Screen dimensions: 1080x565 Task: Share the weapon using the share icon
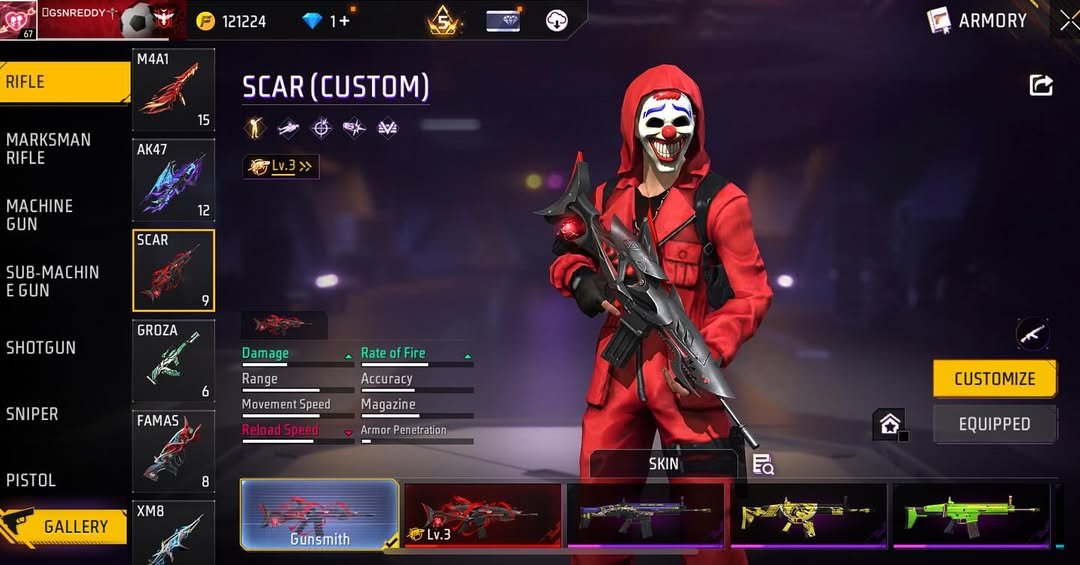1041,86
